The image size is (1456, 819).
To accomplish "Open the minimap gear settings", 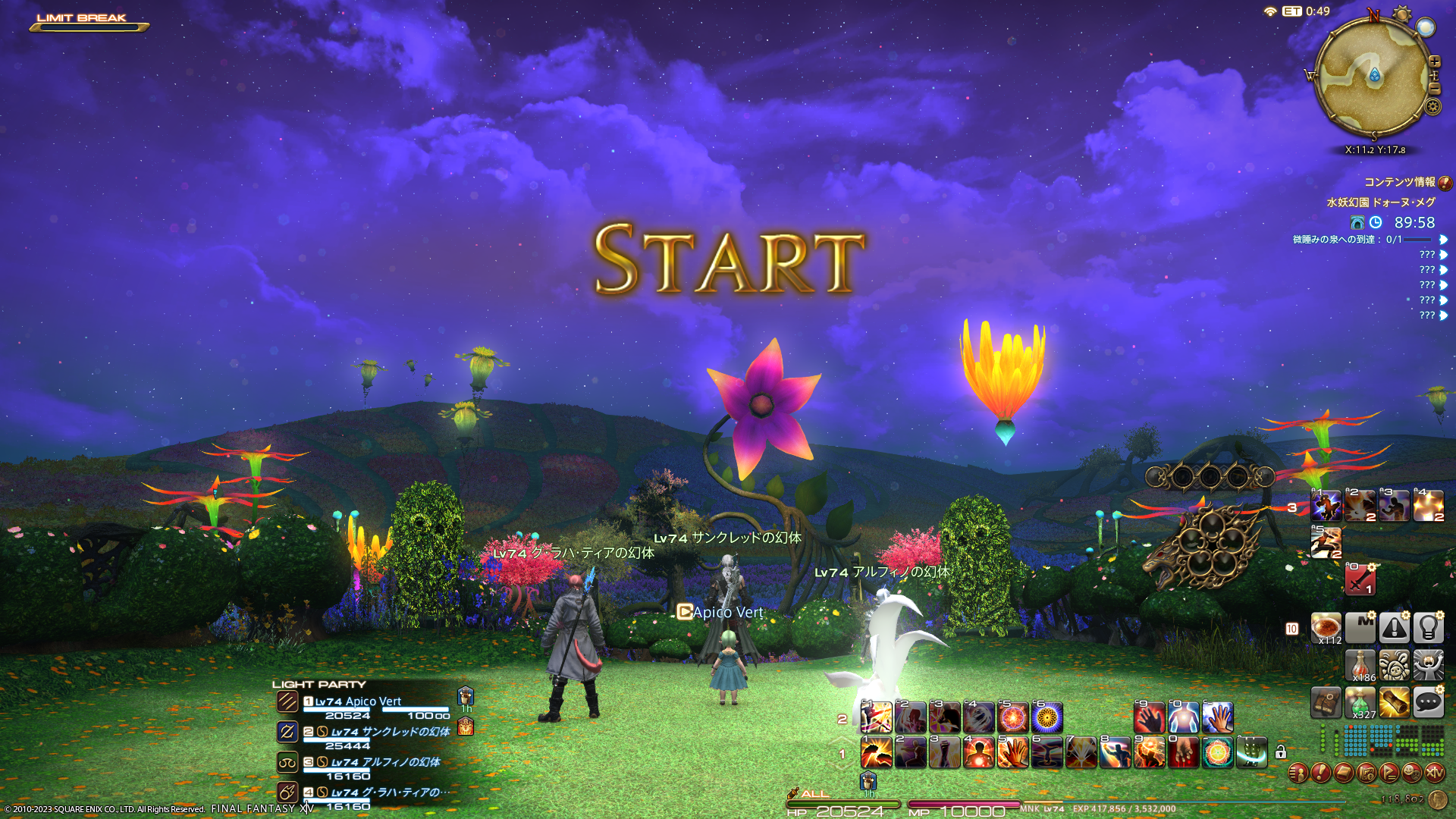I will [1432, 107].
